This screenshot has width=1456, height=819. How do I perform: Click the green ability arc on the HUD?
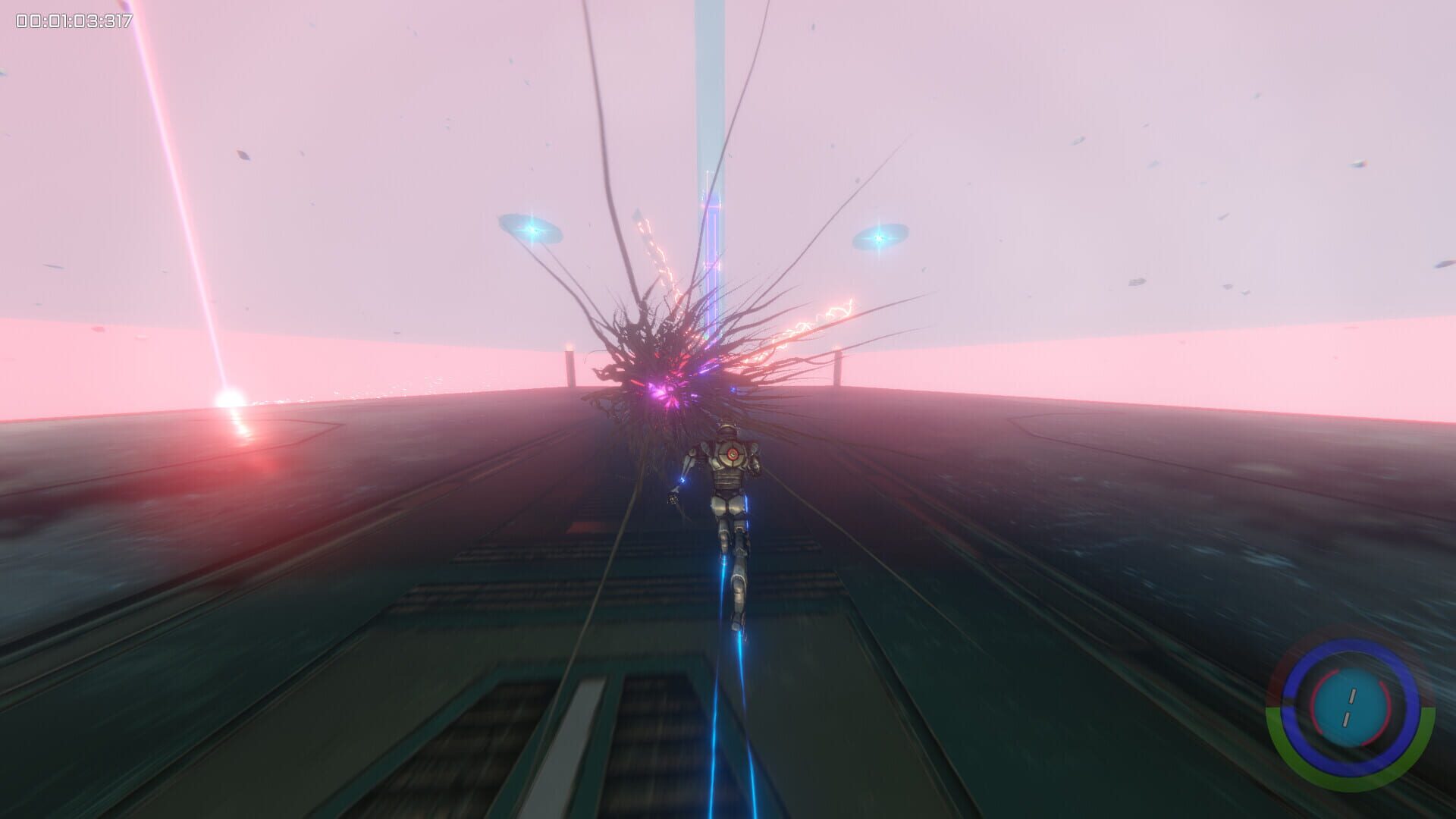[x=1351, y=781]
